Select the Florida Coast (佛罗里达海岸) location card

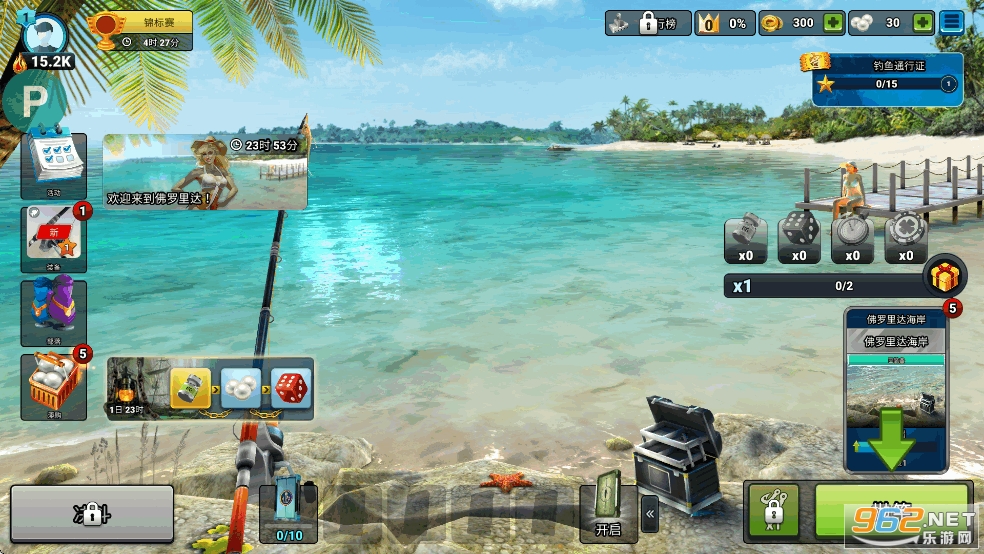895,390
